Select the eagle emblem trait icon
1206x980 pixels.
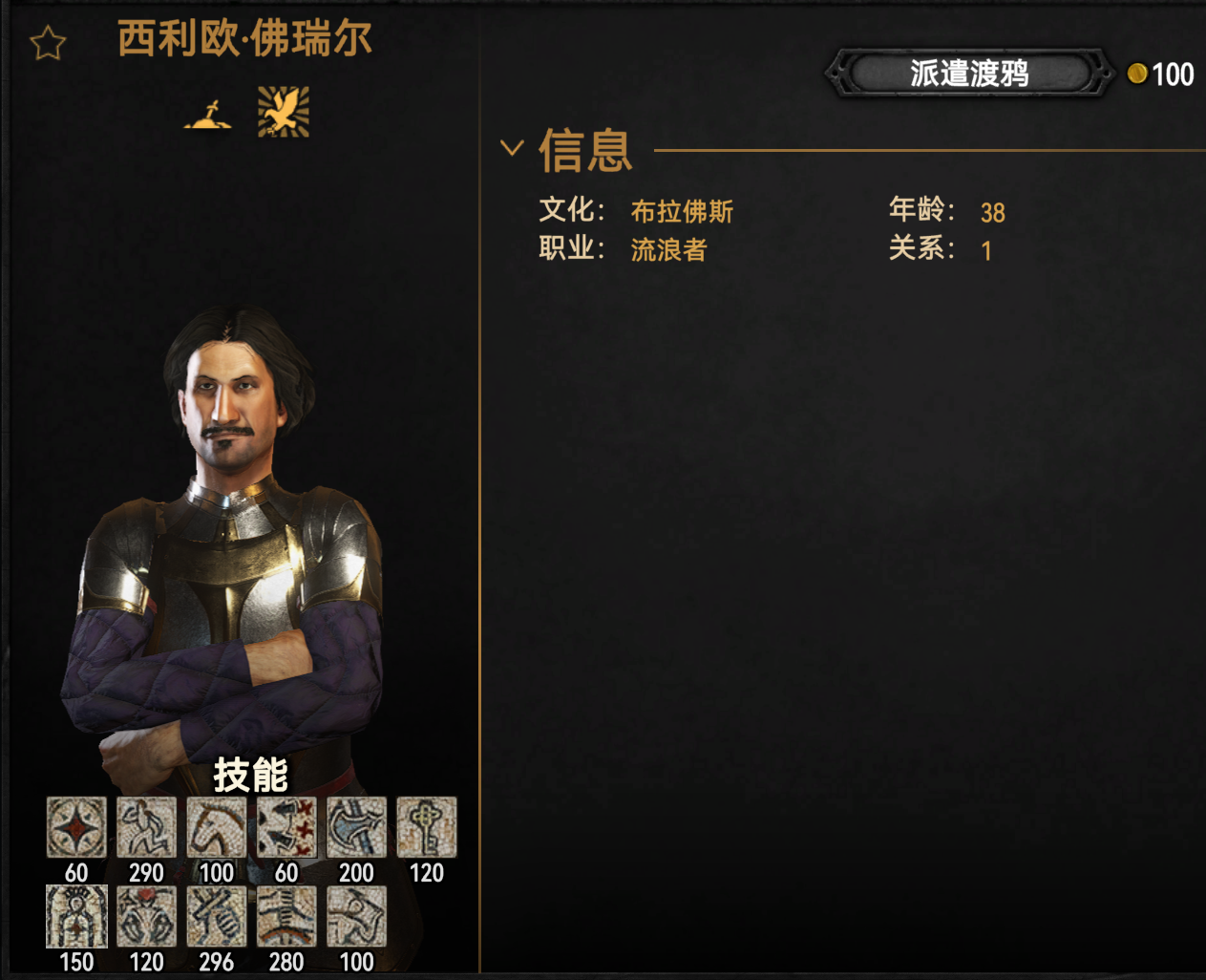[284, 112]
